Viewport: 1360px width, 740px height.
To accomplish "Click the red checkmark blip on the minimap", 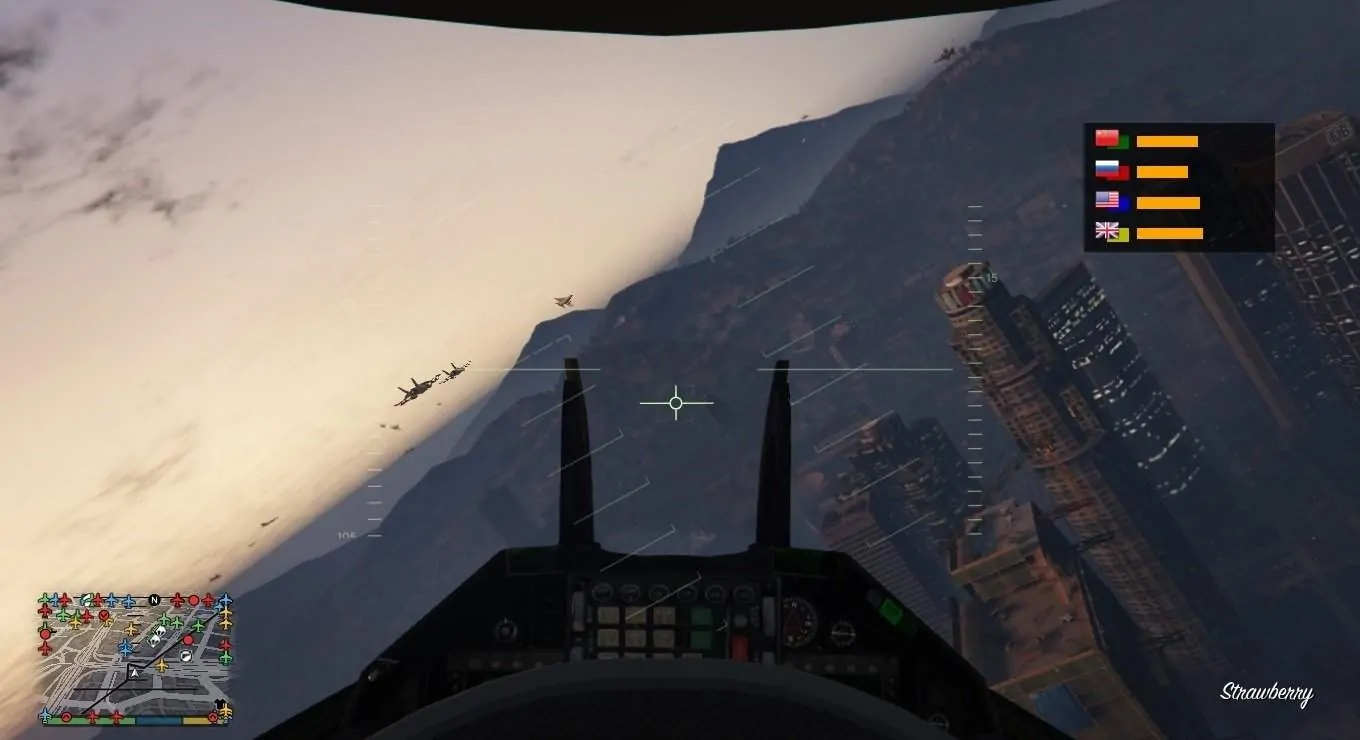I will click(x=103, y=615).
